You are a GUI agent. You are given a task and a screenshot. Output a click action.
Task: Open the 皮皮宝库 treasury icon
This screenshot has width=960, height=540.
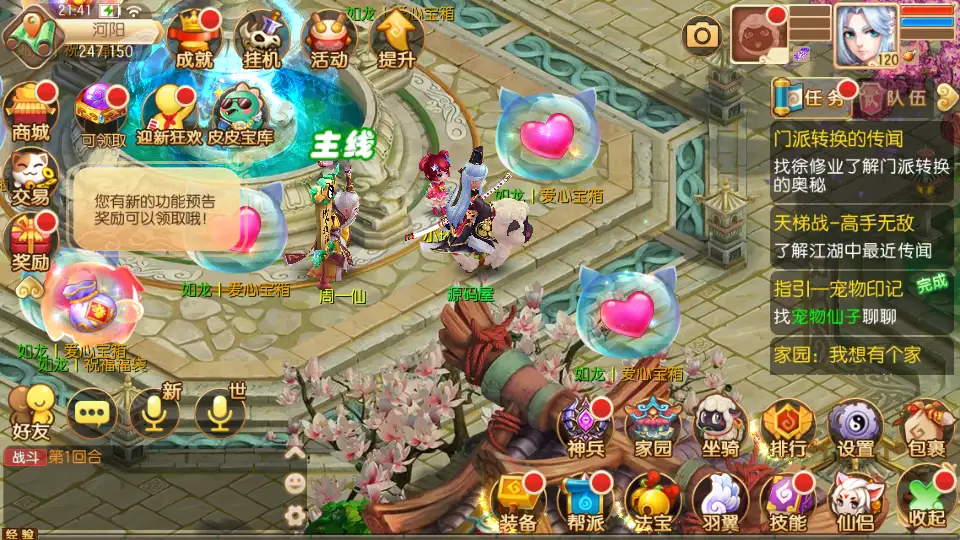[x=240, y=113]
